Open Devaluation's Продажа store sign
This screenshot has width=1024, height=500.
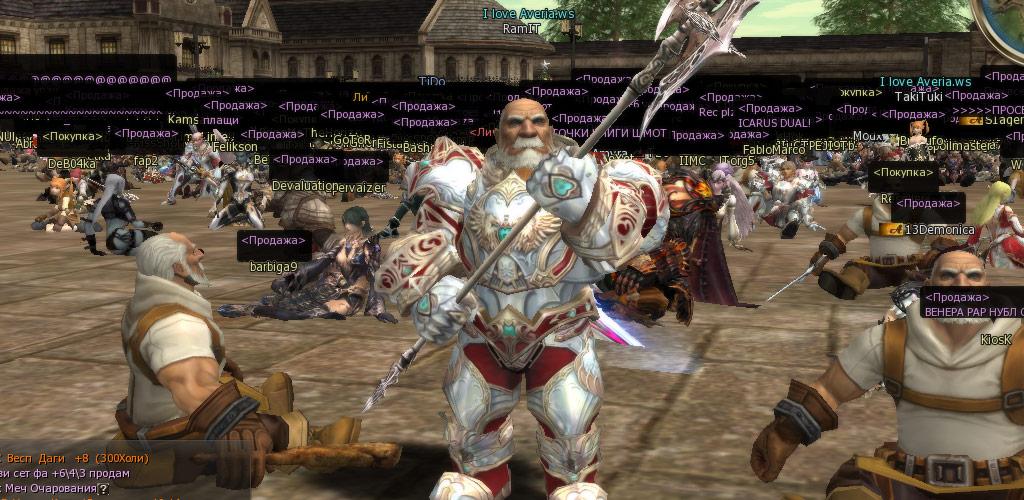(306, 159)
